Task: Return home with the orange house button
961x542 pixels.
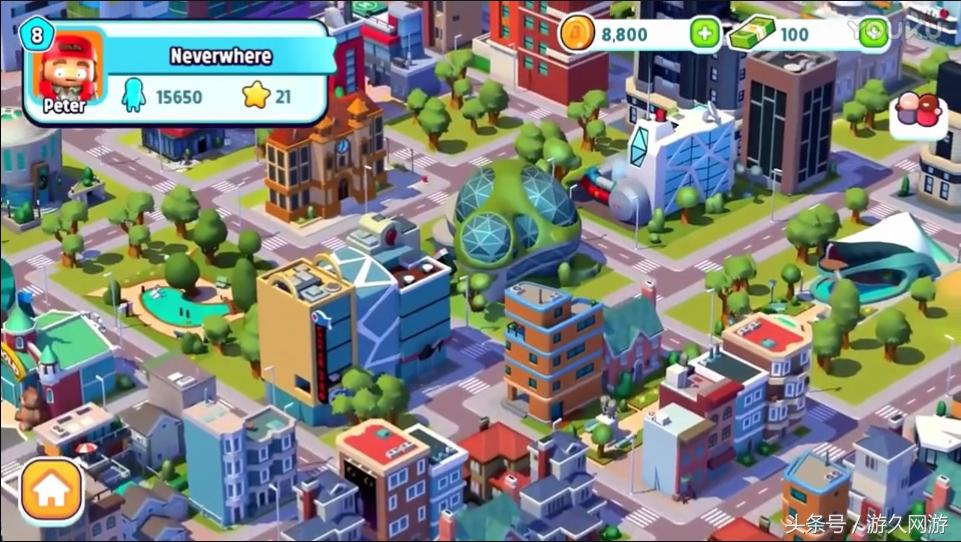Action: (51, 491)
